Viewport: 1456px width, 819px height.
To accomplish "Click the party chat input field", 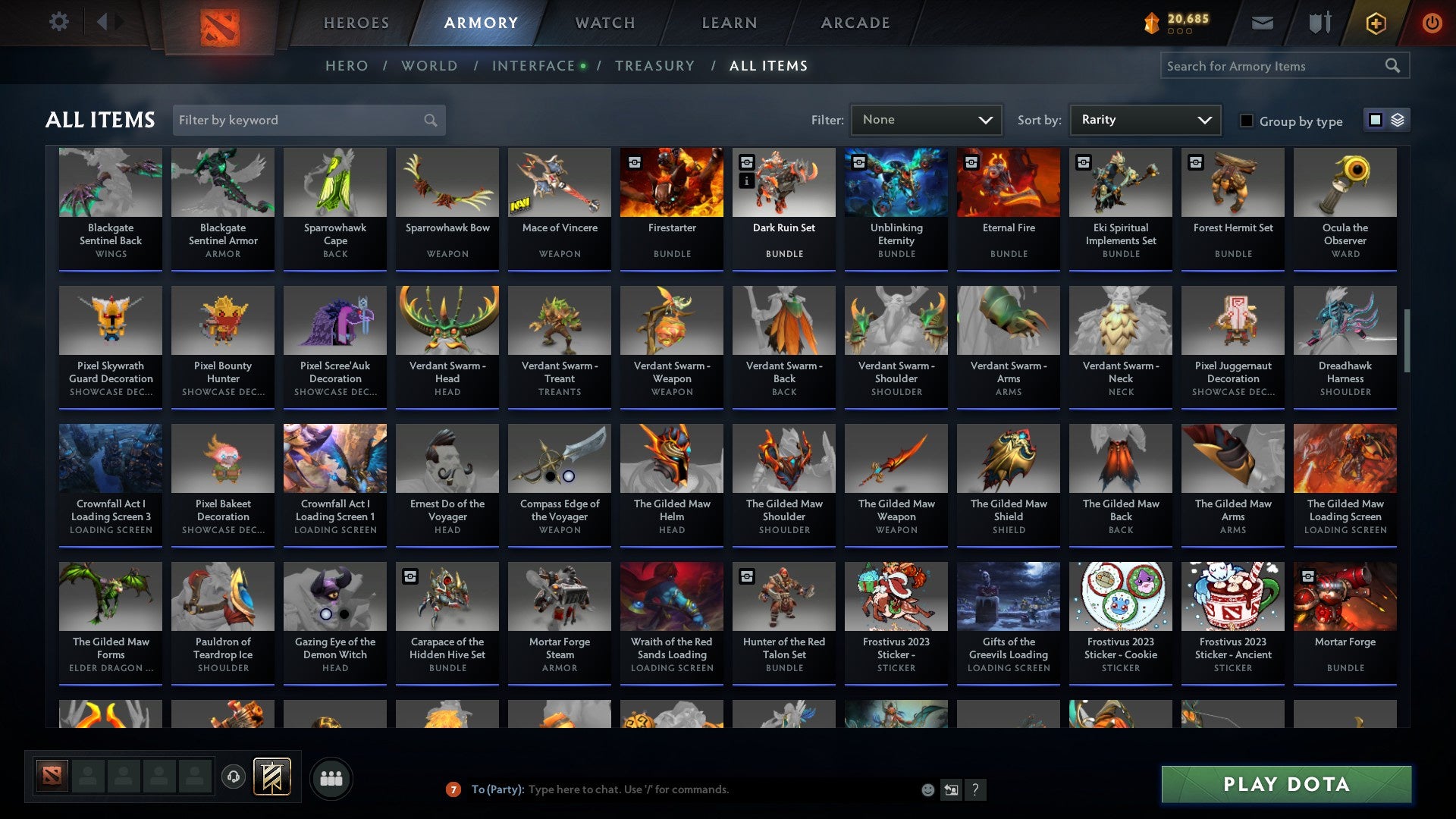I will click(682, 789).
